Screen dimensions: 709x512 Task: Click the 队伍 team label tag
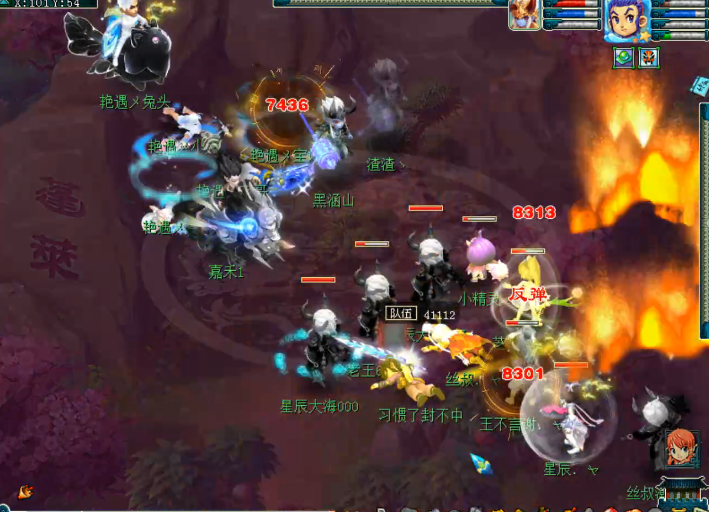tap(399, 314)
